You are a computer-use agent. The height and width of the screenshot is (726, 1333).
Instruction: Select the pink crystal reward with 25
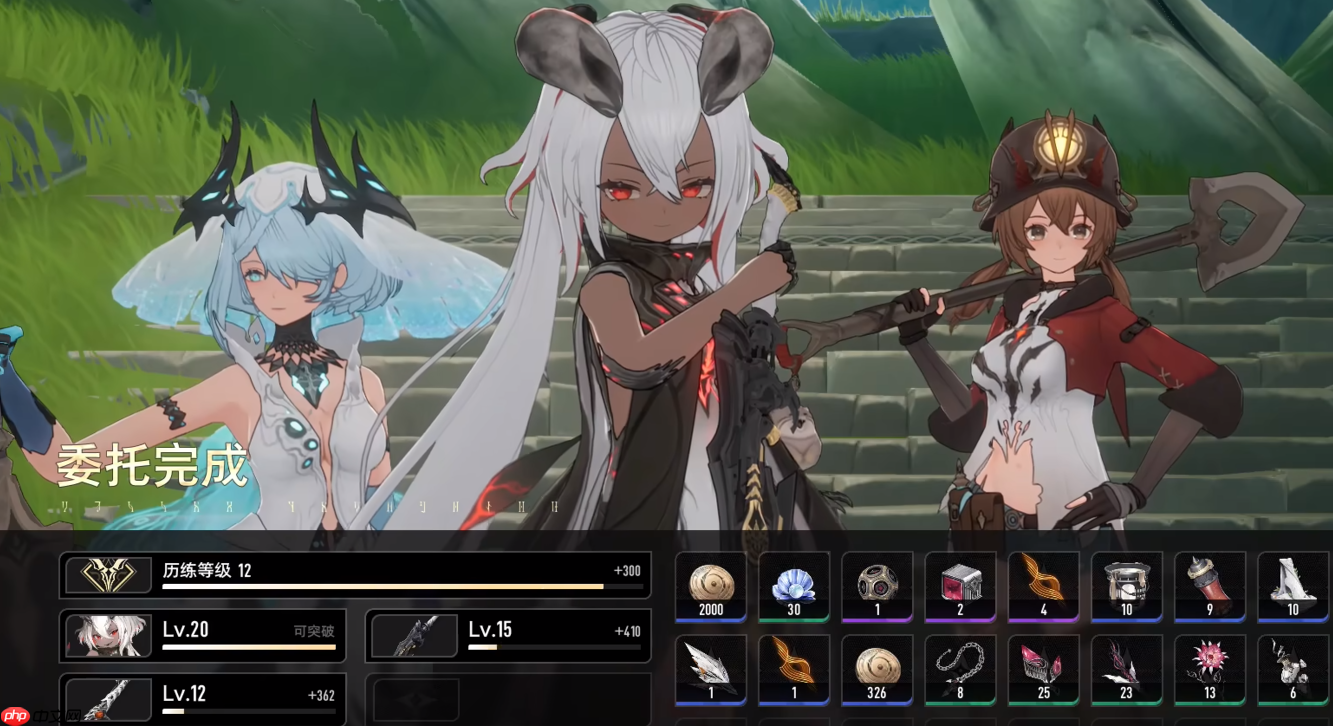coord(1043,669)
